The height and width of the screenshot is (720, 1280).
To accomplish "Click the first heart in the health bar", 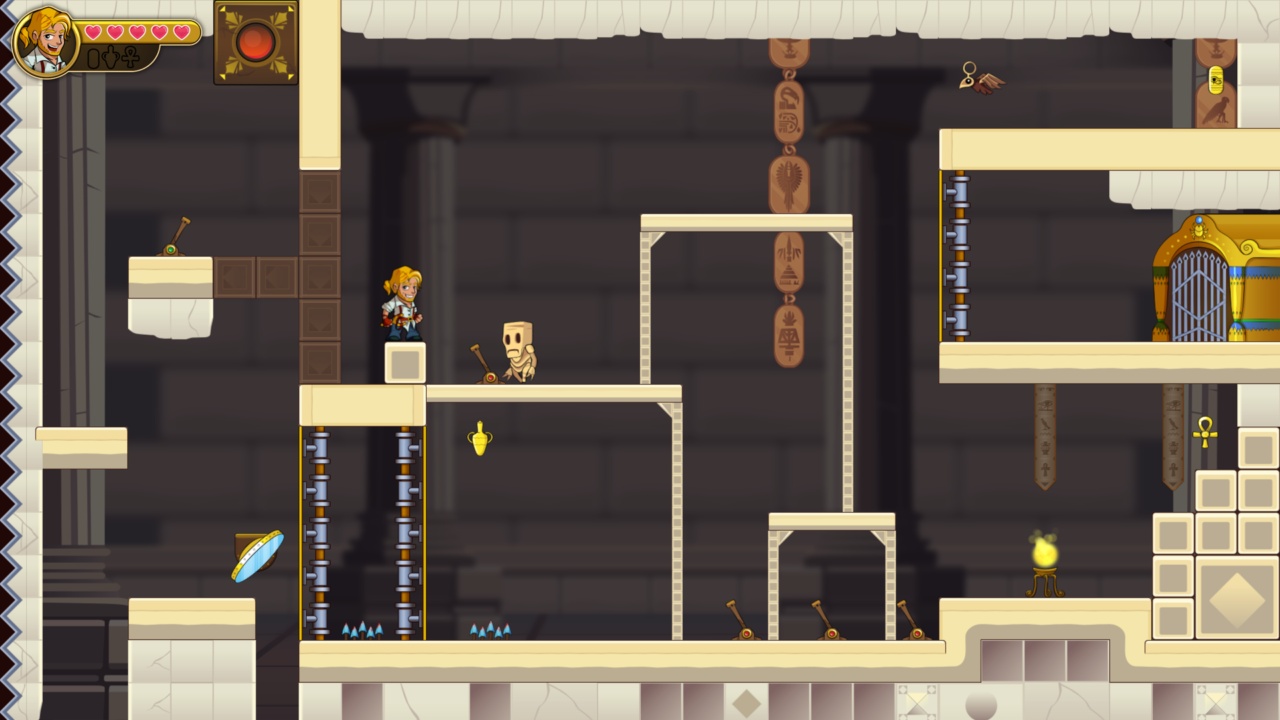I will point(95,30).
